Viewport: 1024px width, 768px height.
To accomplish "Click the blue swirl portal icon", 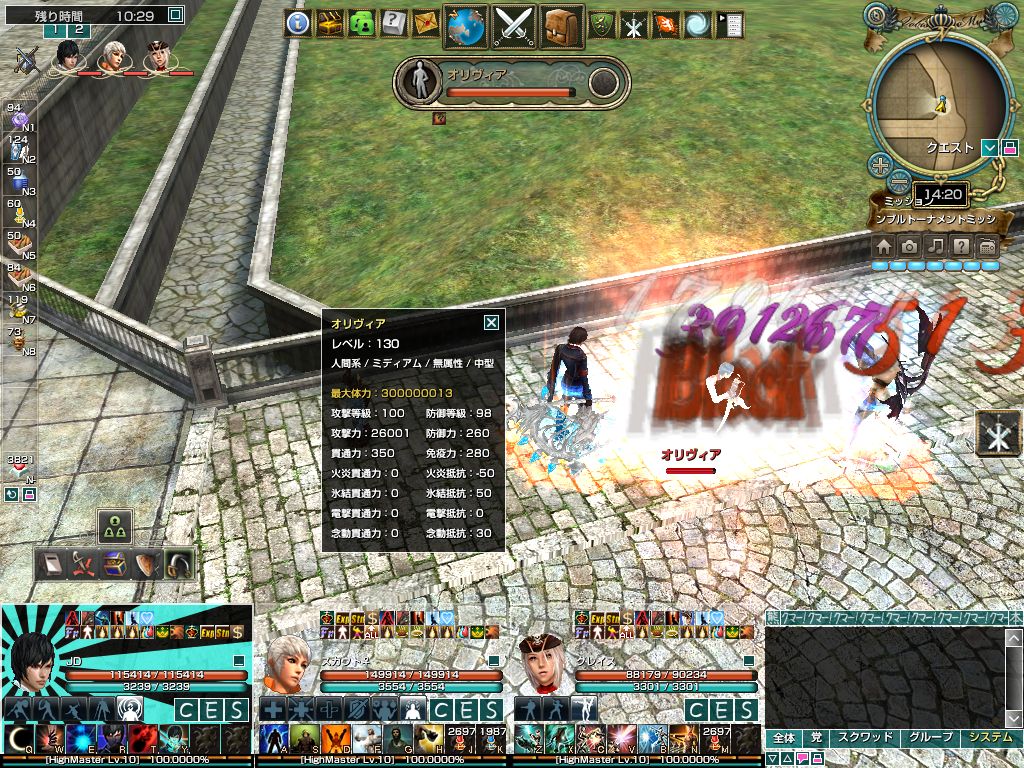I will pyautogui.click(x=698, y=25).
